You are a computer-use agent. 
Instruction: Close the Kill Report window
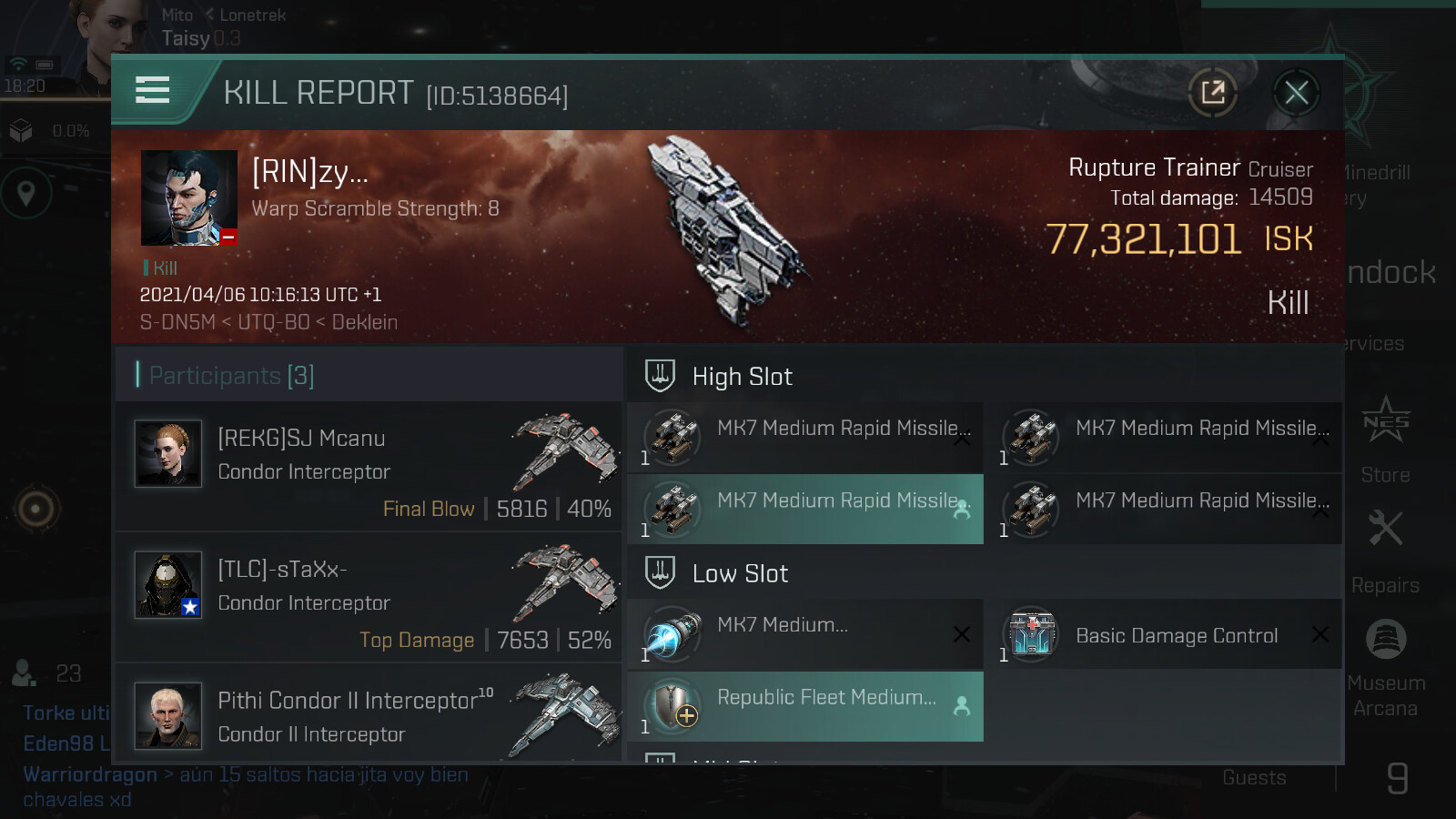[x=1296, y=92]
